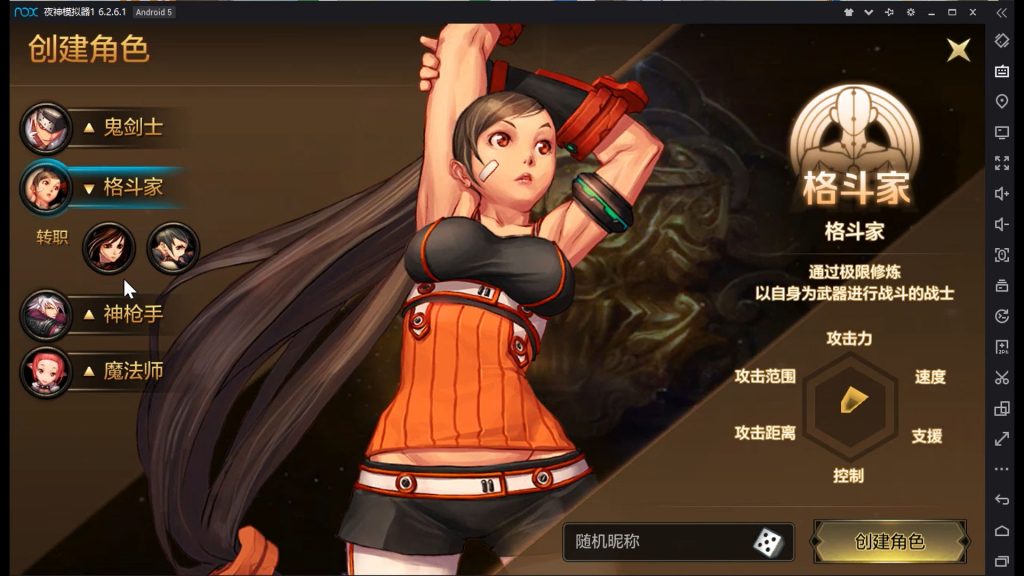This screenshot has height=576, width=1024.
Task: Roll the dice for a random nickname
Action: [768, 542]
